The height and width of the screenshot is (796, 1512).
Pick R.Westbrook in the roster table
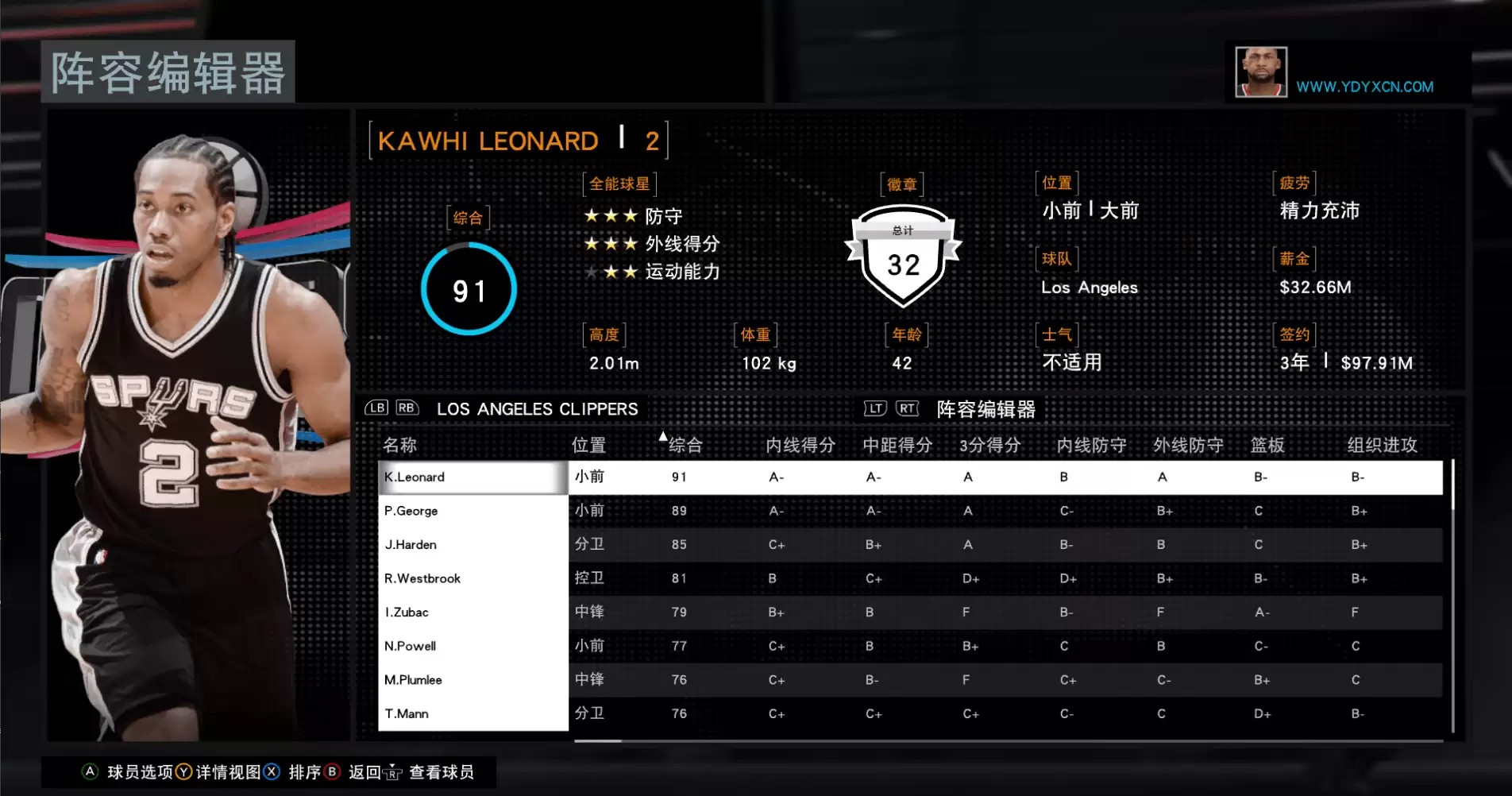[x=472, y=578]
